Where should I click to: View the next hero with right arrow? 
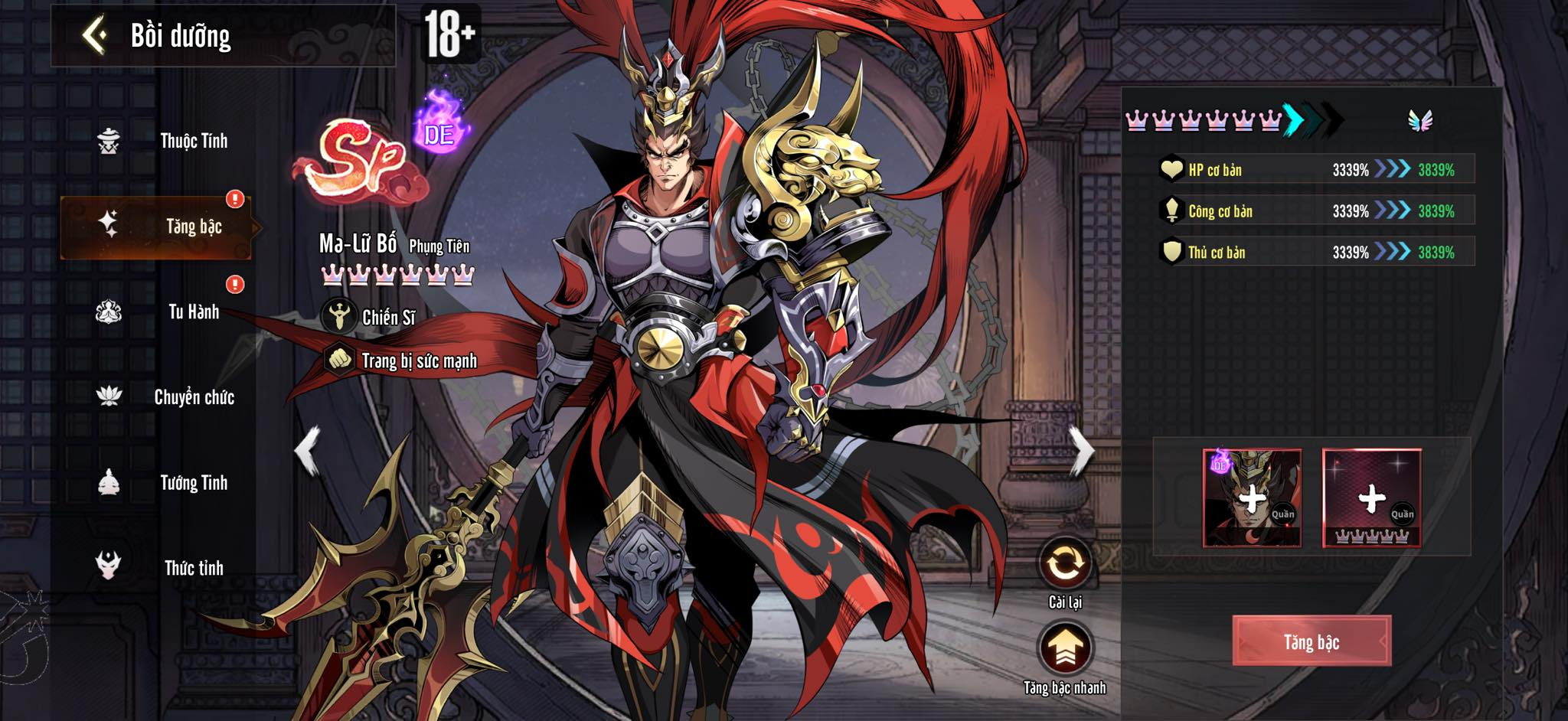[x=1081, y=452]
